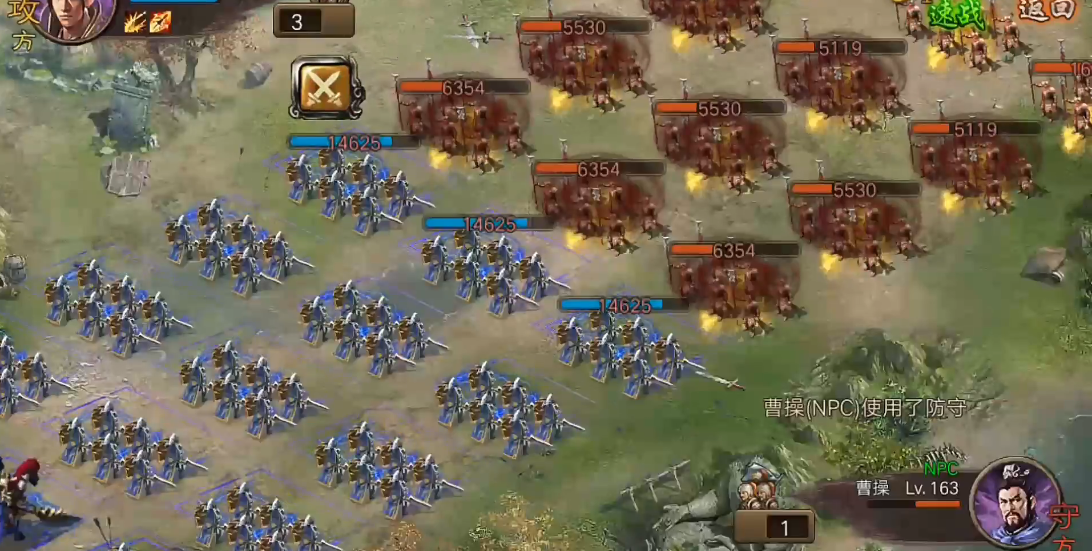Activate the crossed swords attack command
Image resolution: width=1092 pixels, height=551 pixels.
pyautogui.click(x=326, y=88)
